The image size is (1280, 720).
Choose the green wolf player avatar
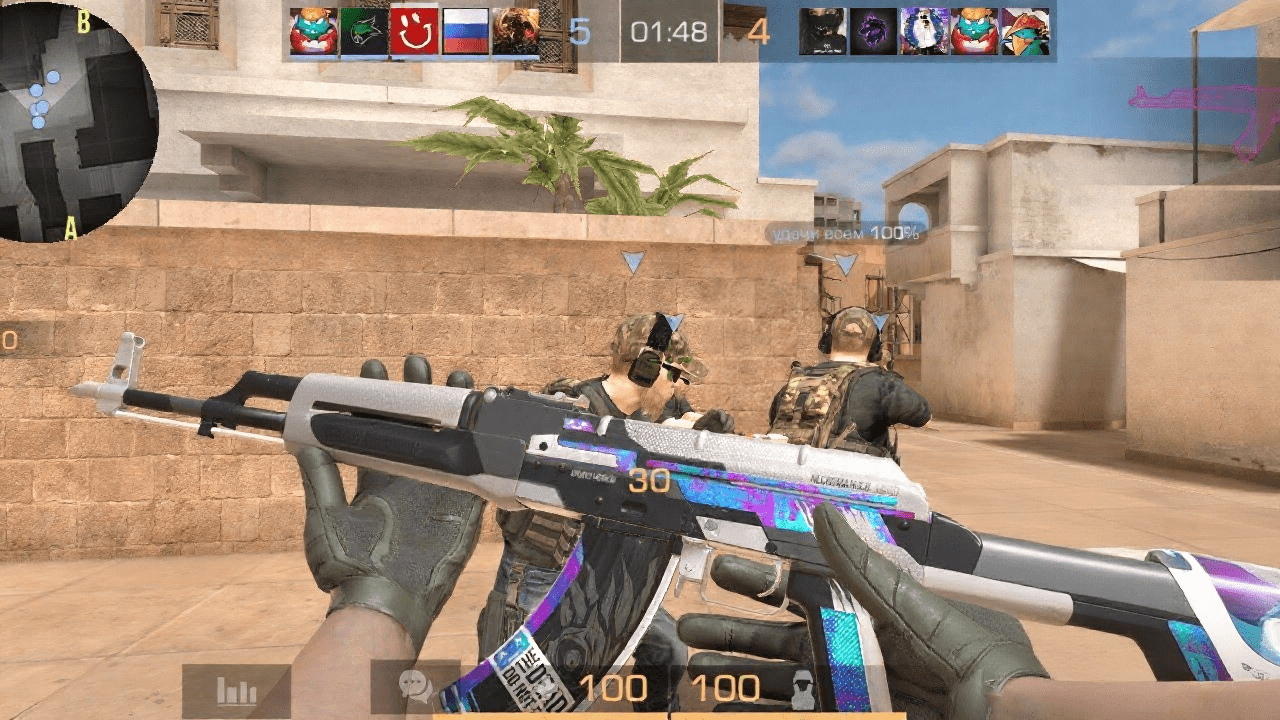pyautogui.click(x=364, y=32)
